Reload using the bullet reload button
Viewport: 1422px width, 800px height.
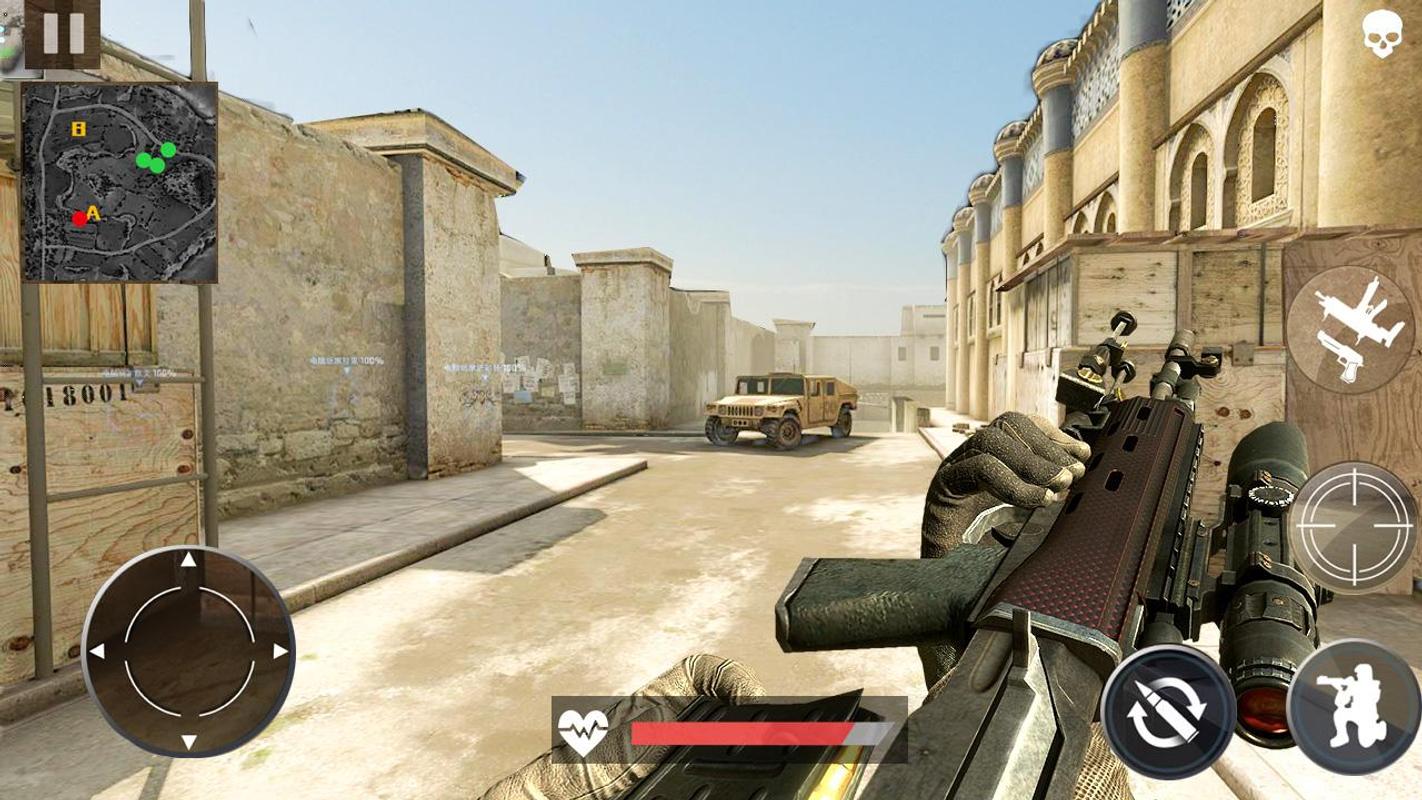tap(1167, 711)
